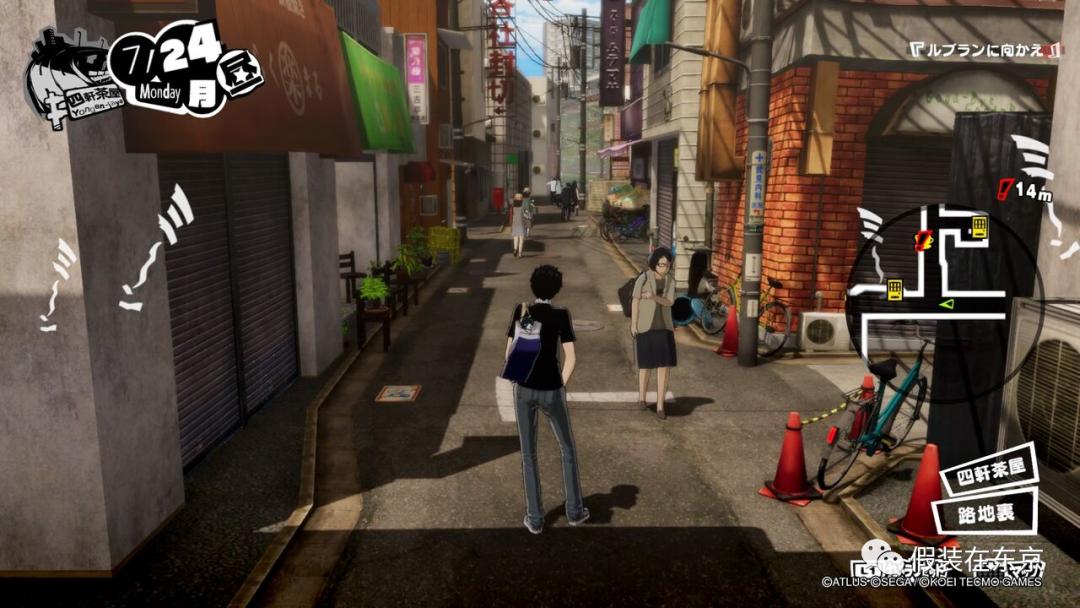The height and width of the screenshot is (608, 1080).
Task: Open the ルブランに向かえ objective tracker
Action: coord(984,49)
